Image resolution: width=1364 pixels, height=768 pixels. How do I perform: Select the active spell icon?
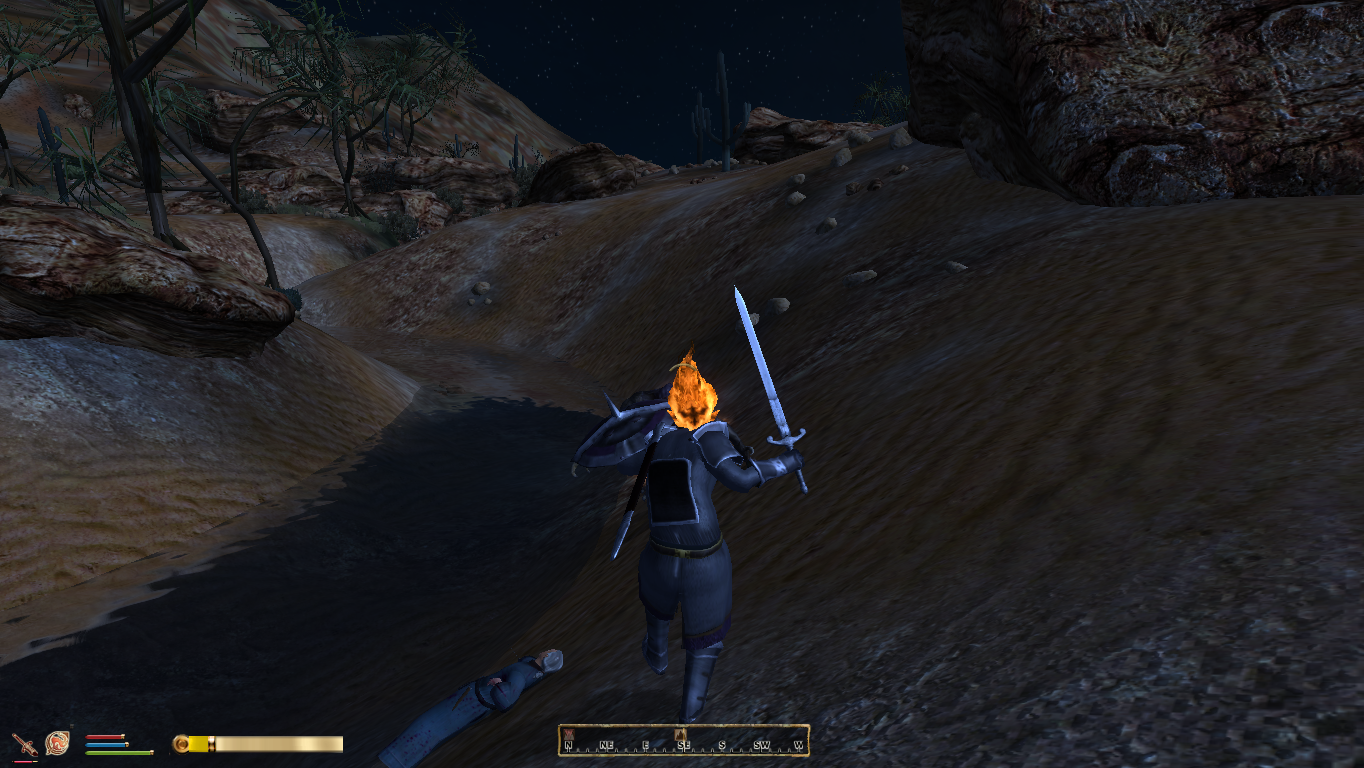coord(57,743)
